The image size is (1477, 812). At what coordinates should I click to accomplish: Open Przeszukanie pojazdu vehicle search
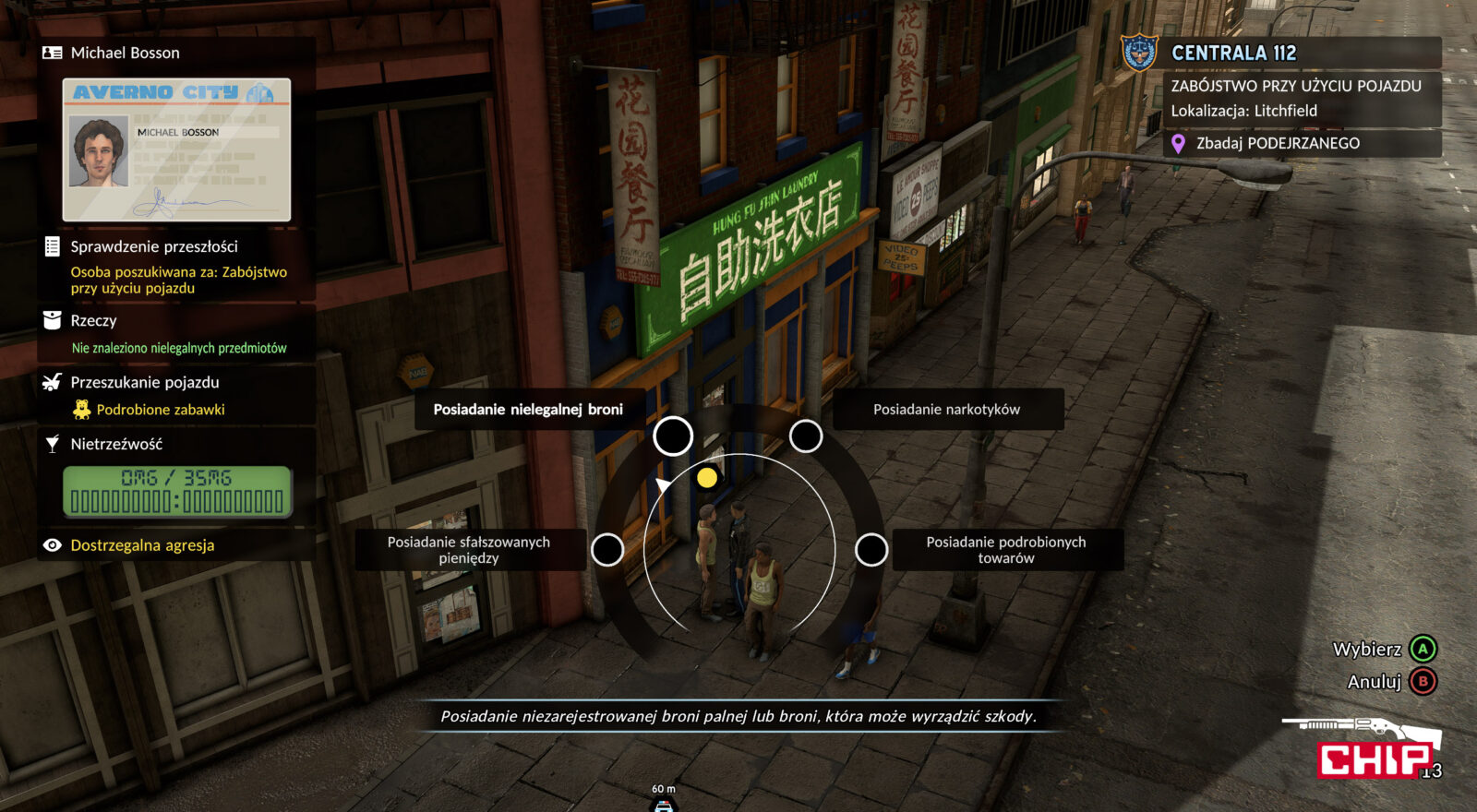[145, 382]
